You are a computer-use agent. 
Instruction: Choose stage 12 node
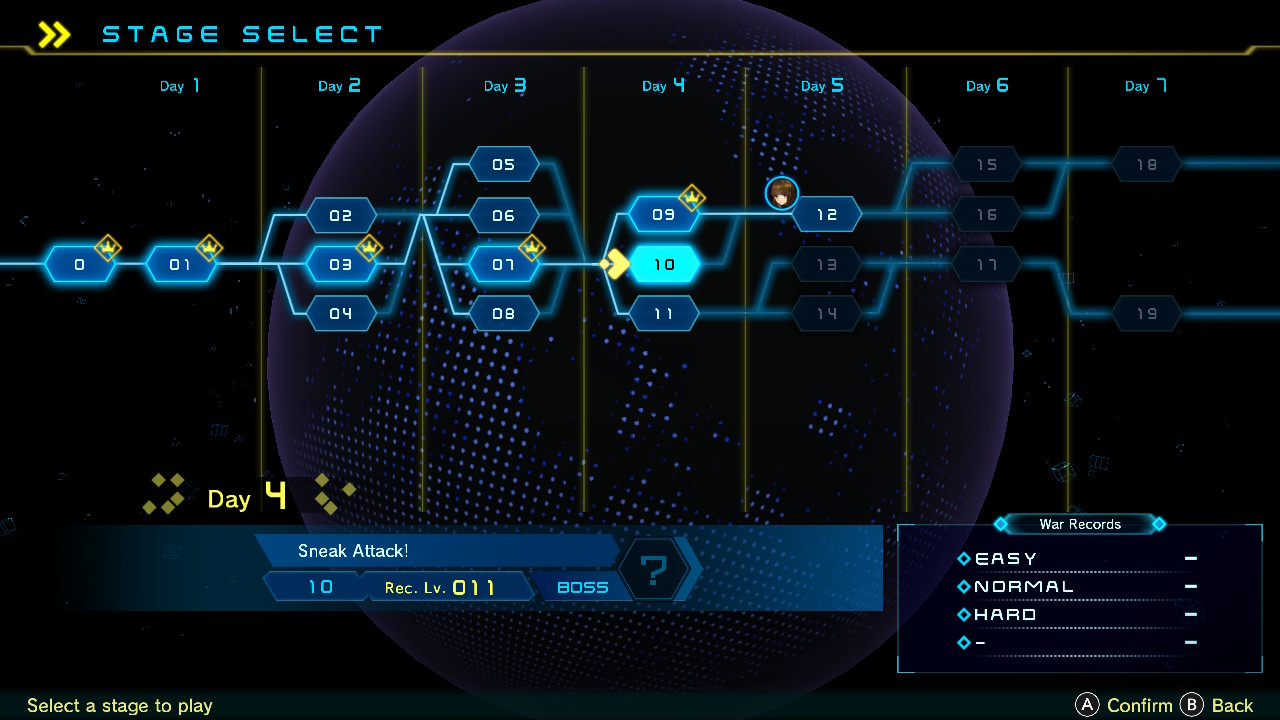pyautogui.click(x=826, y=215)
